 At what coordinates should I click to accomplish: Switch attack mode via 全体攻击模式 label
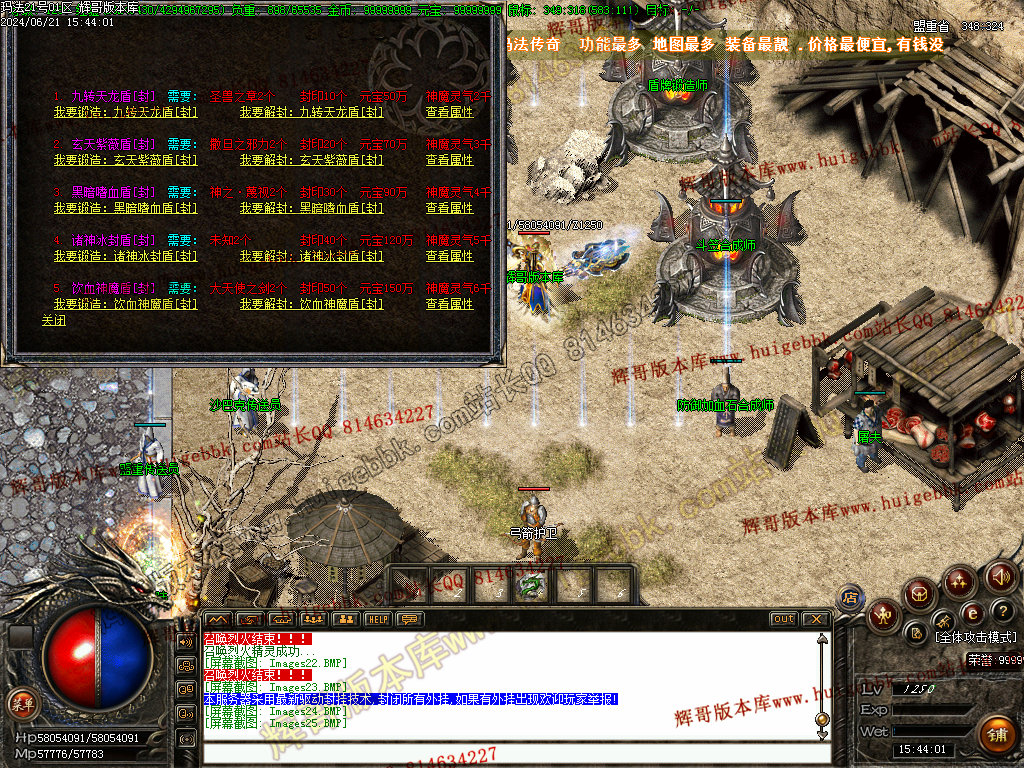point(975,637)
